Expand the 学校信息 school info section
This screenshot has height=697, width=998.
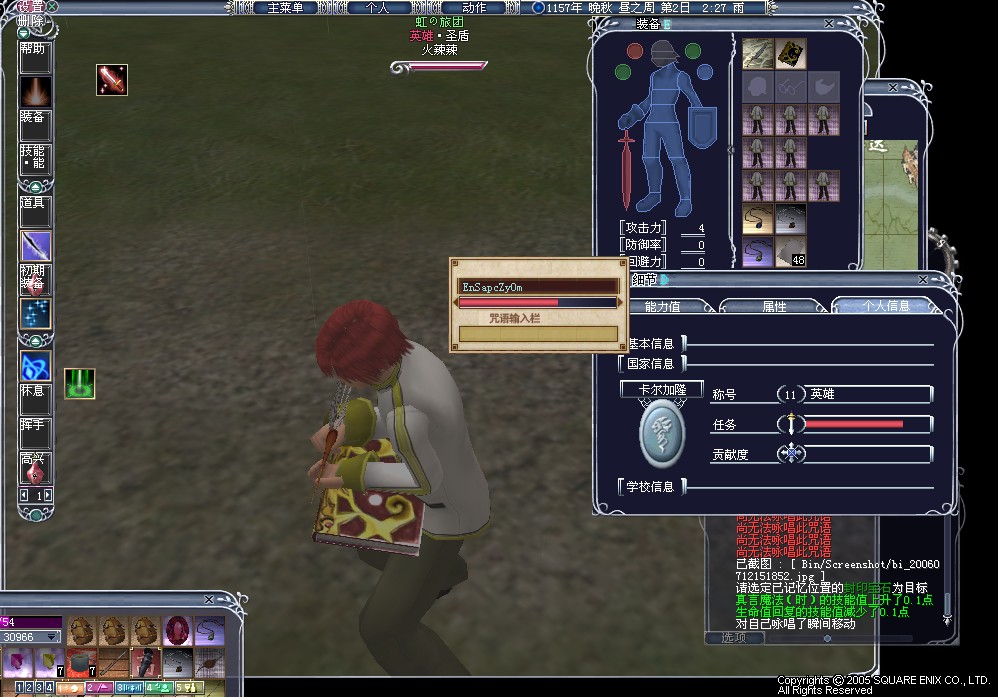(652, 487)
